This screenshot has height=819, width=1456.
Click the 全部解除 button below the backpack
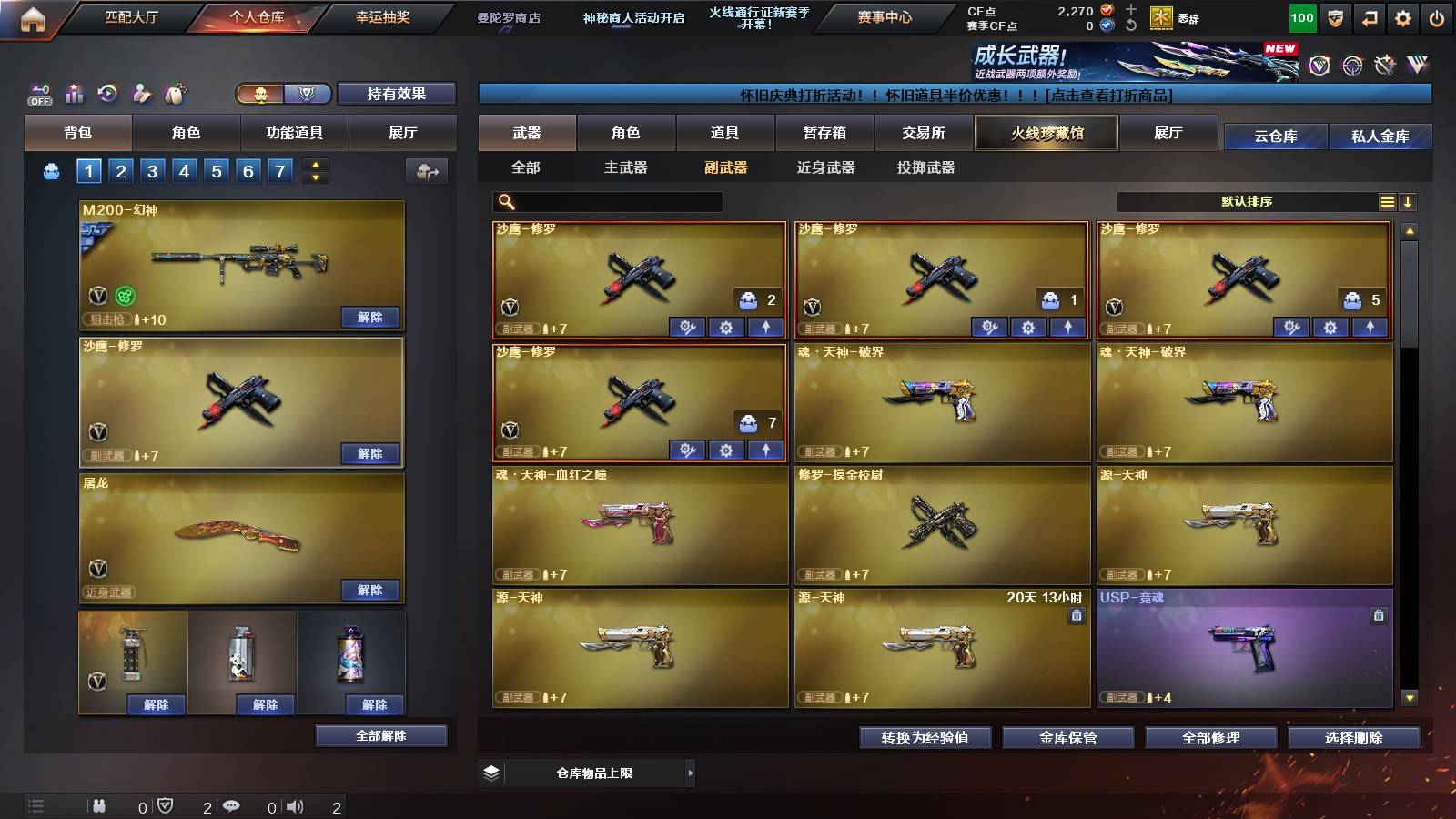tap(381, 735)
